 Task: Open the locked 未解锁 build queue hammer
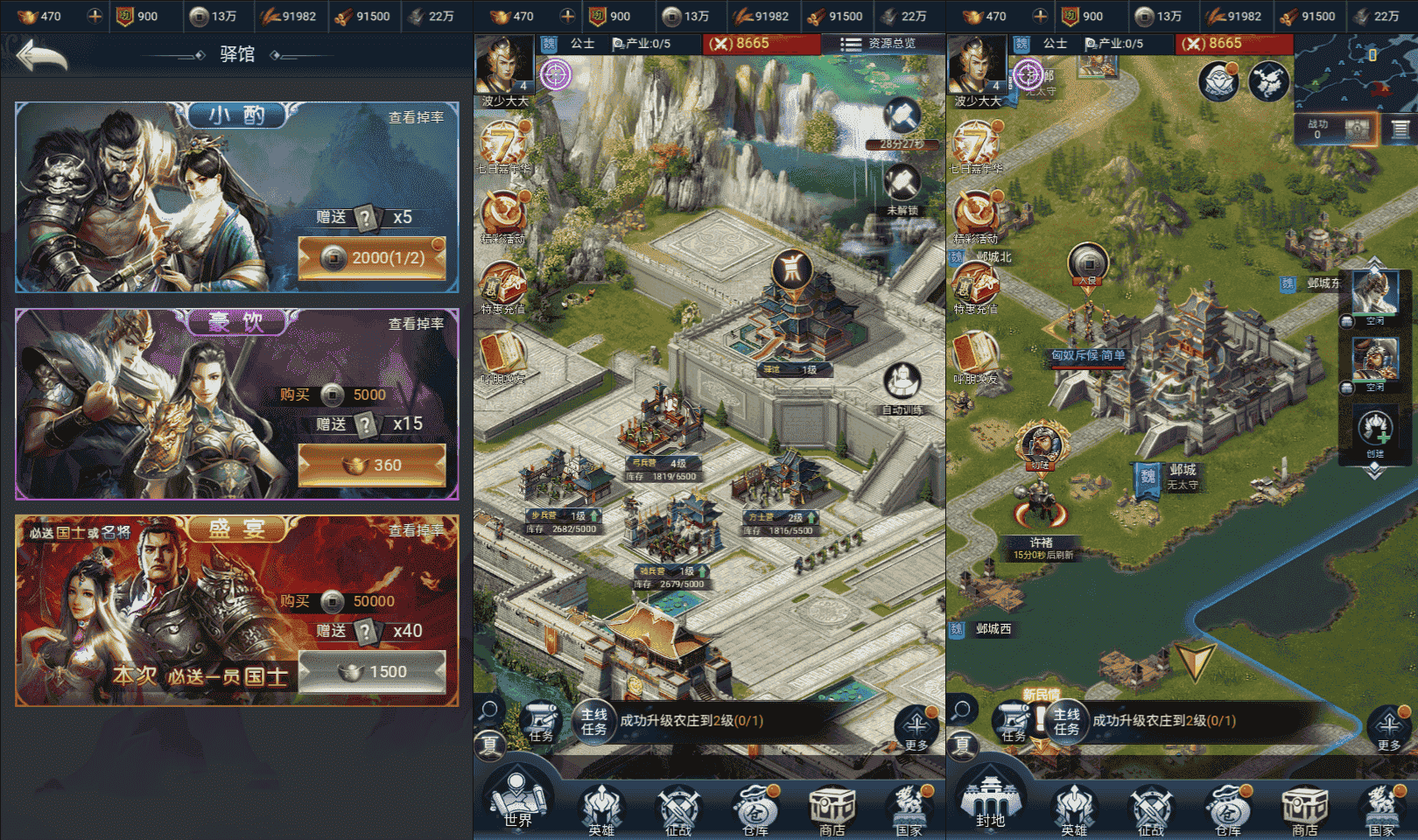pos(902,188)
